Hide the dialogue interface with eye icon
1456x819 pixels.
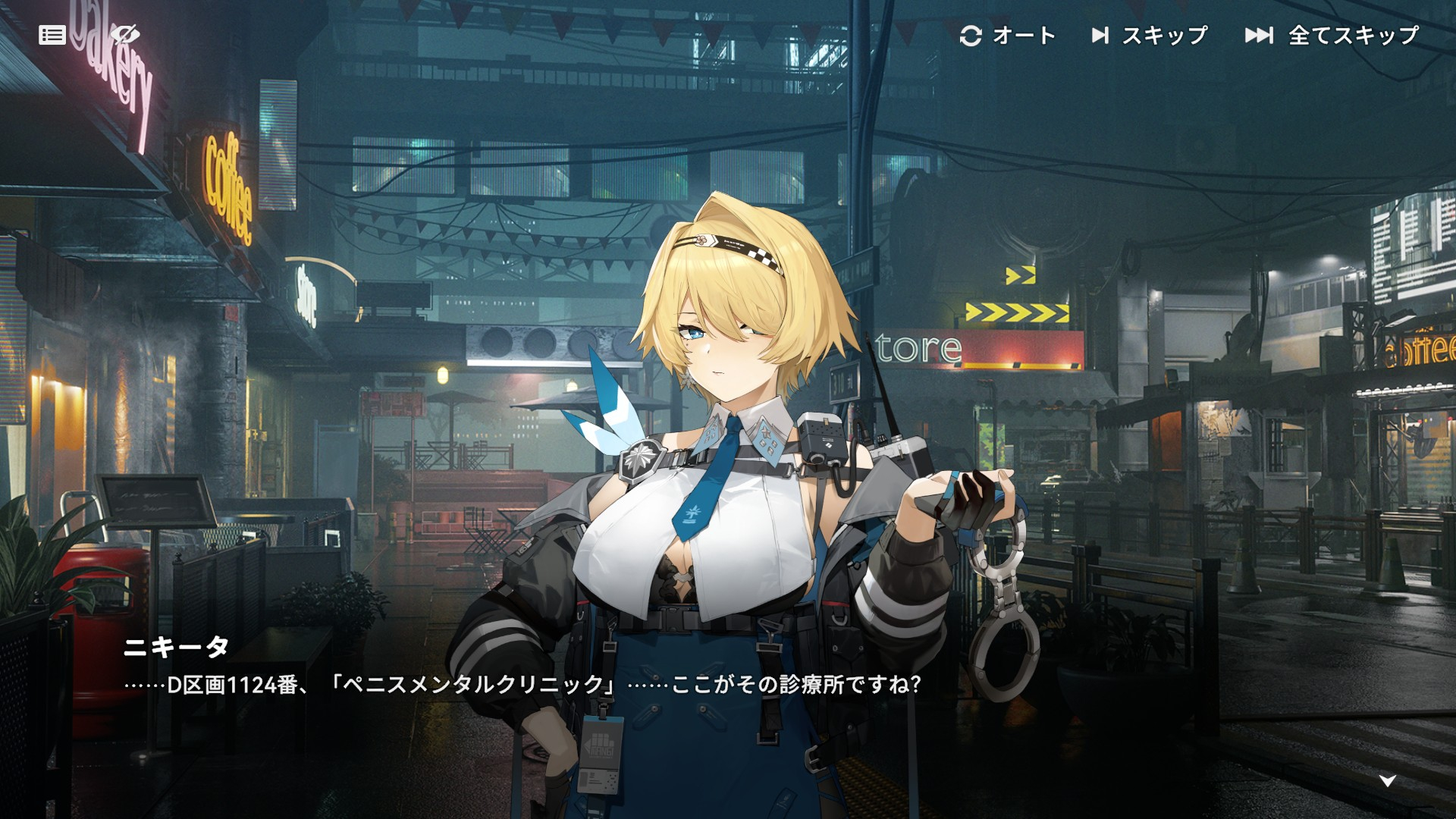pyautogui.click(x=124, y=34)
